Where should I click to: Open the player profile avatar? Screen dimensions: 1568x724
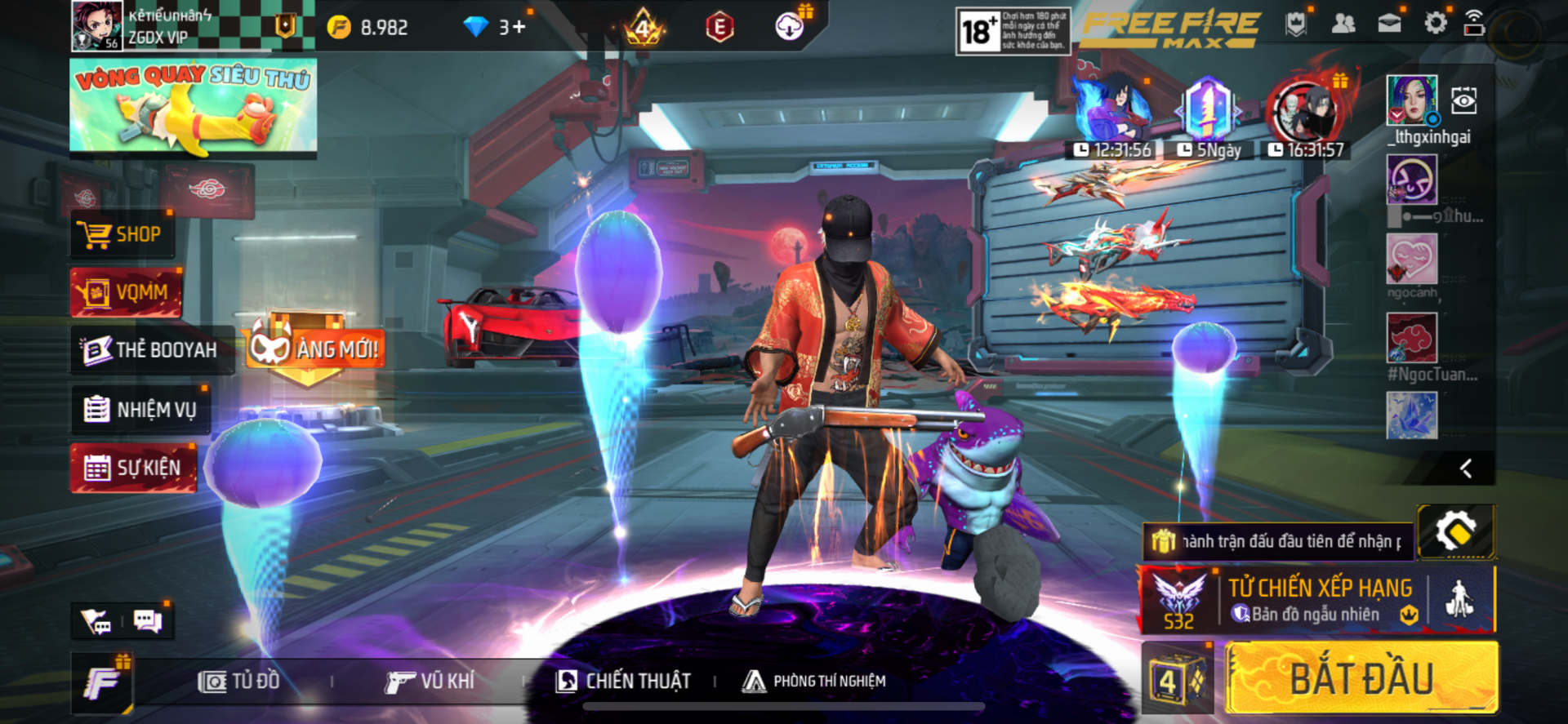pyautogui.click(x=96, y=25)
